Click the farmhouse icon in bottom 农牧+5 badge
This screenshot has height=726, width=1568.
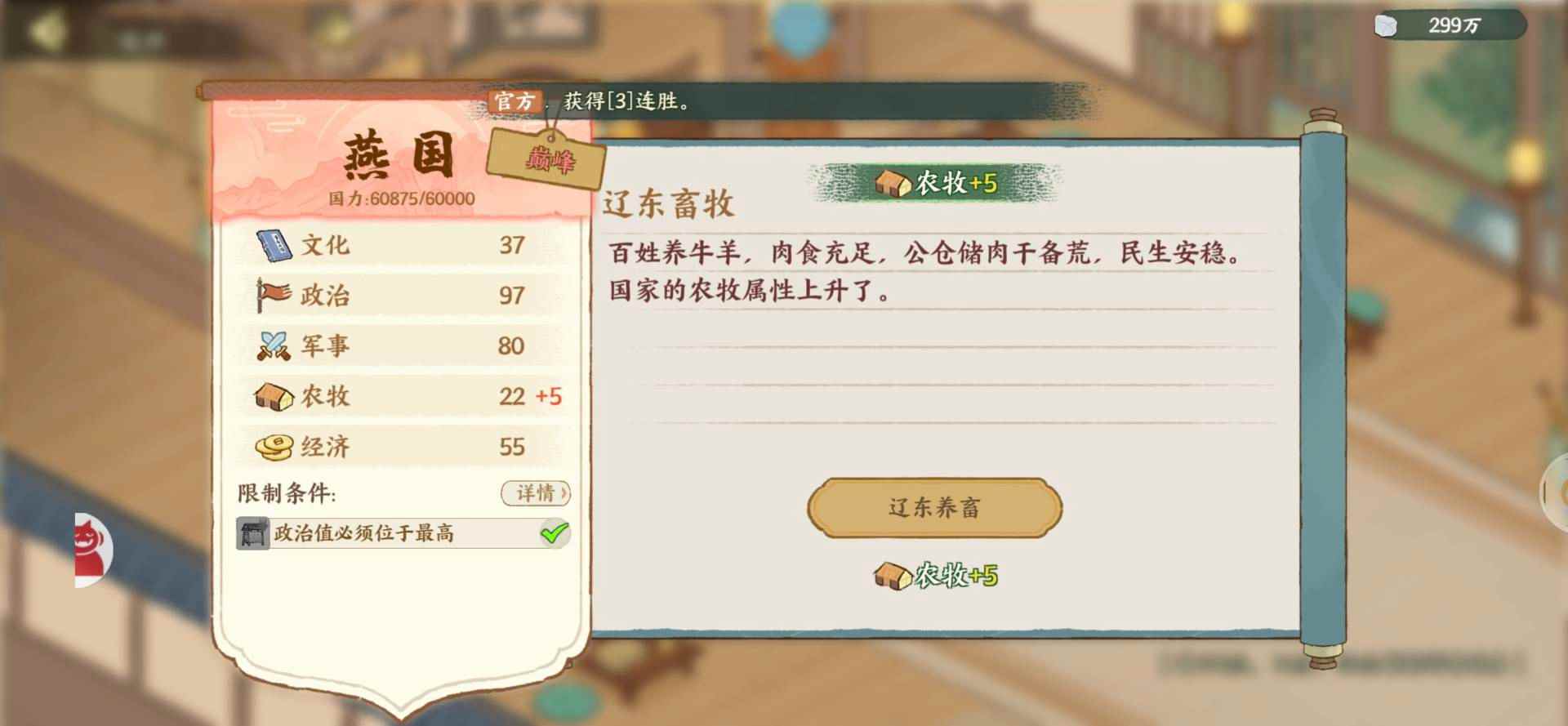coord(892,576)
